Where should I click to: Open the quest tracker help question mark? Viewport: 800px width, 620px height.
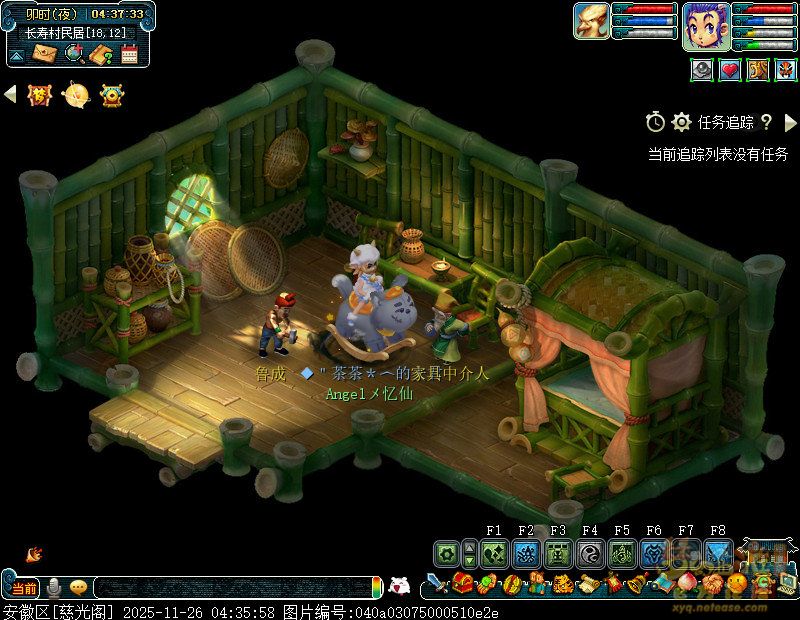tap(766, 122)
